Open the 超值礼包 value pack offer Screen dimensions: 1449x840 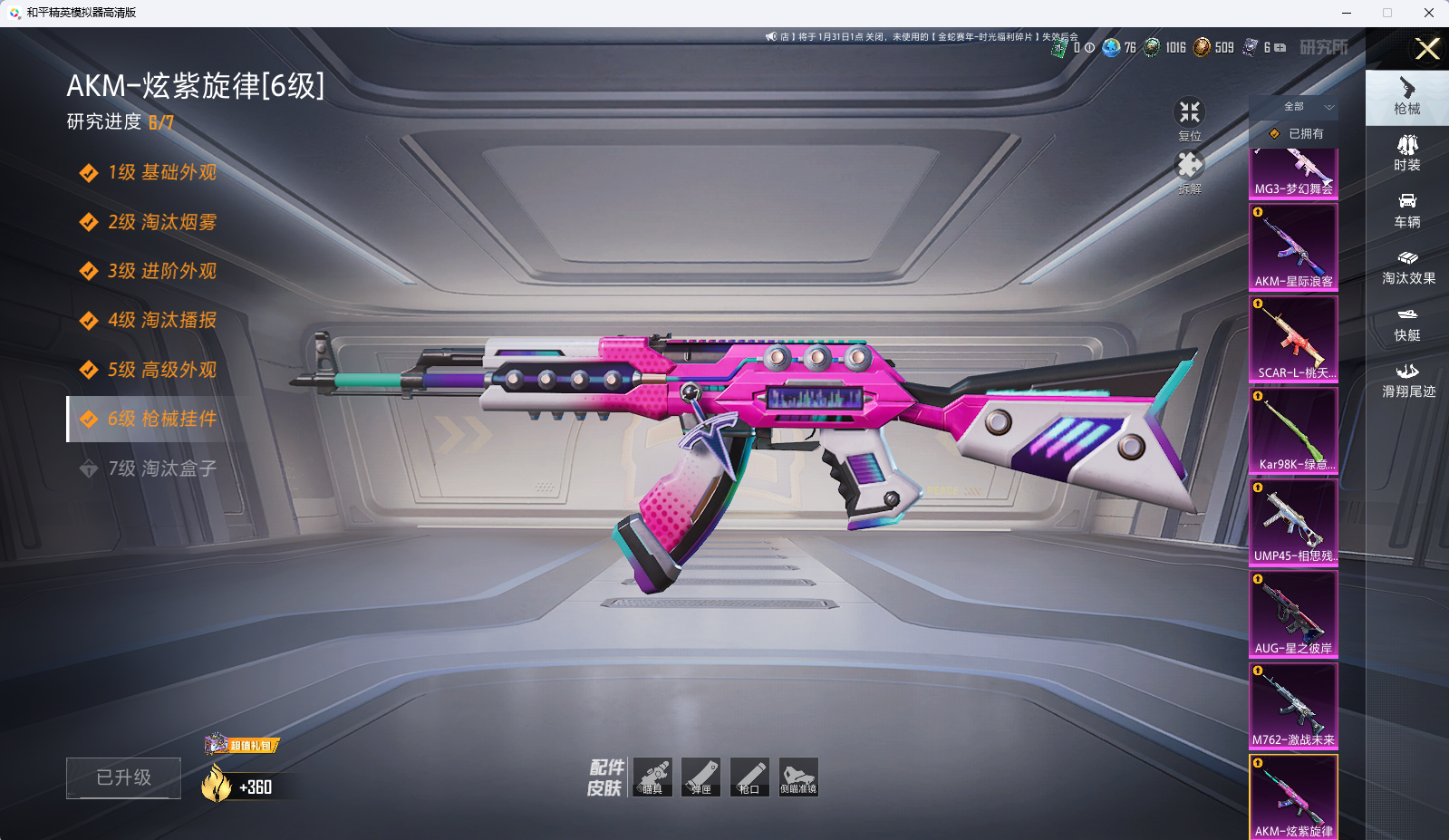[243, 745]
